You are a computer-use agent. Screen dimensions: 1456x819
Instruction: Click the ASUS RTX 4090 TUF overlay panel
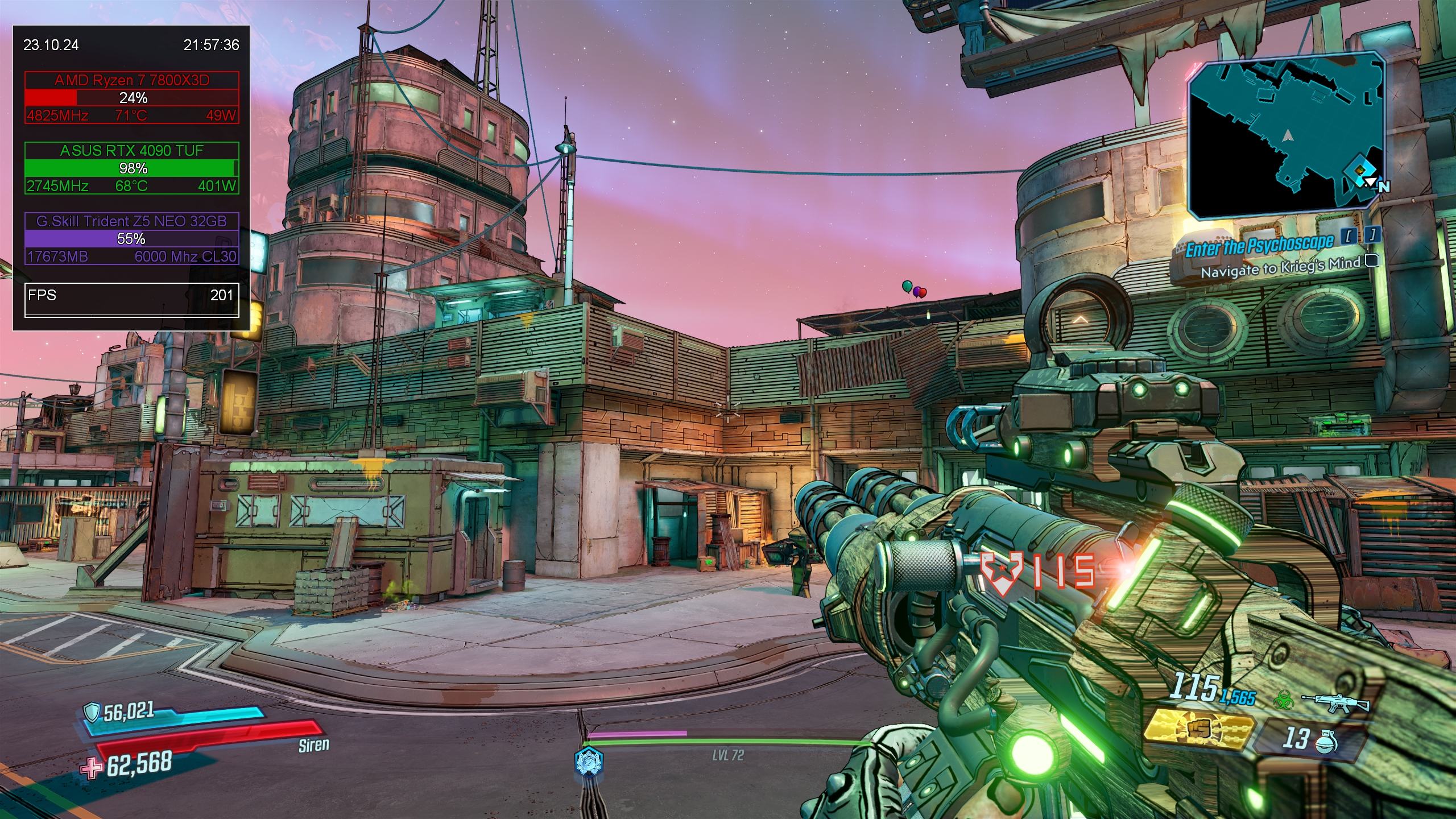coord(131,168)
